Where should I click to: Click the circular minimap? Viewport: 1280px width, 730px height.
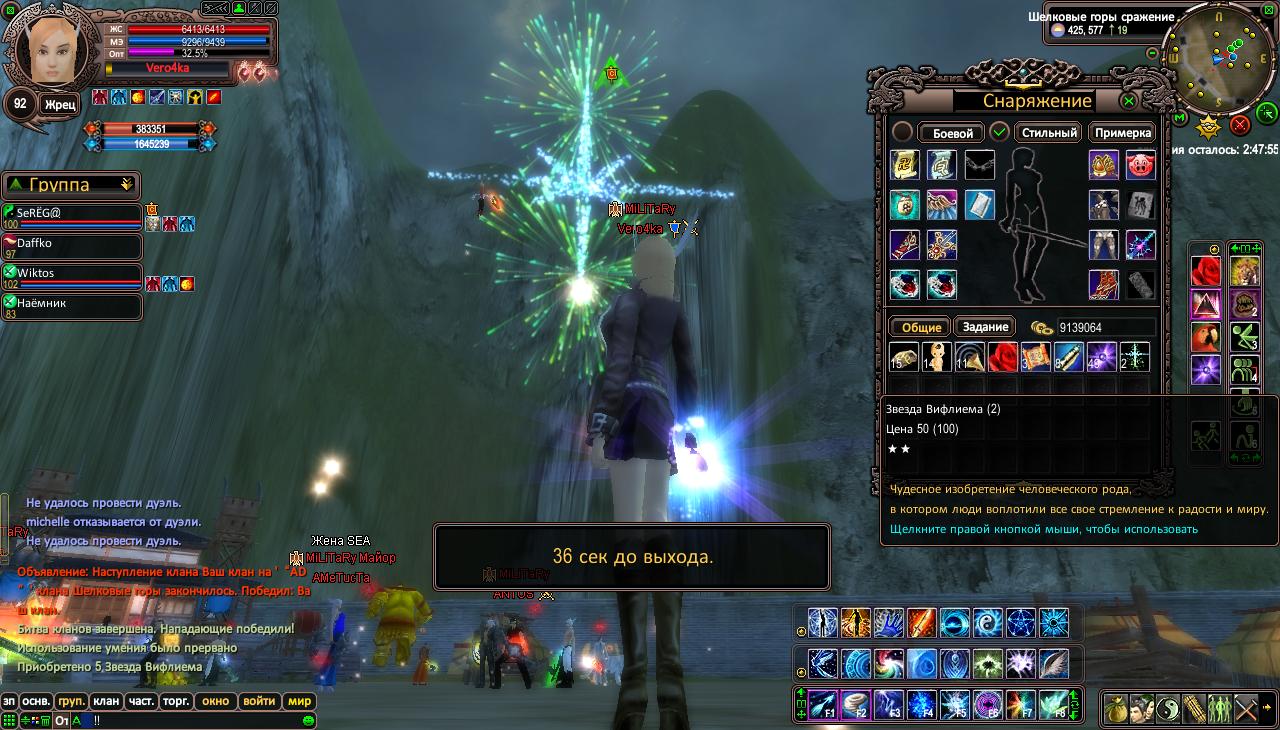click(x=1217, y=58)
